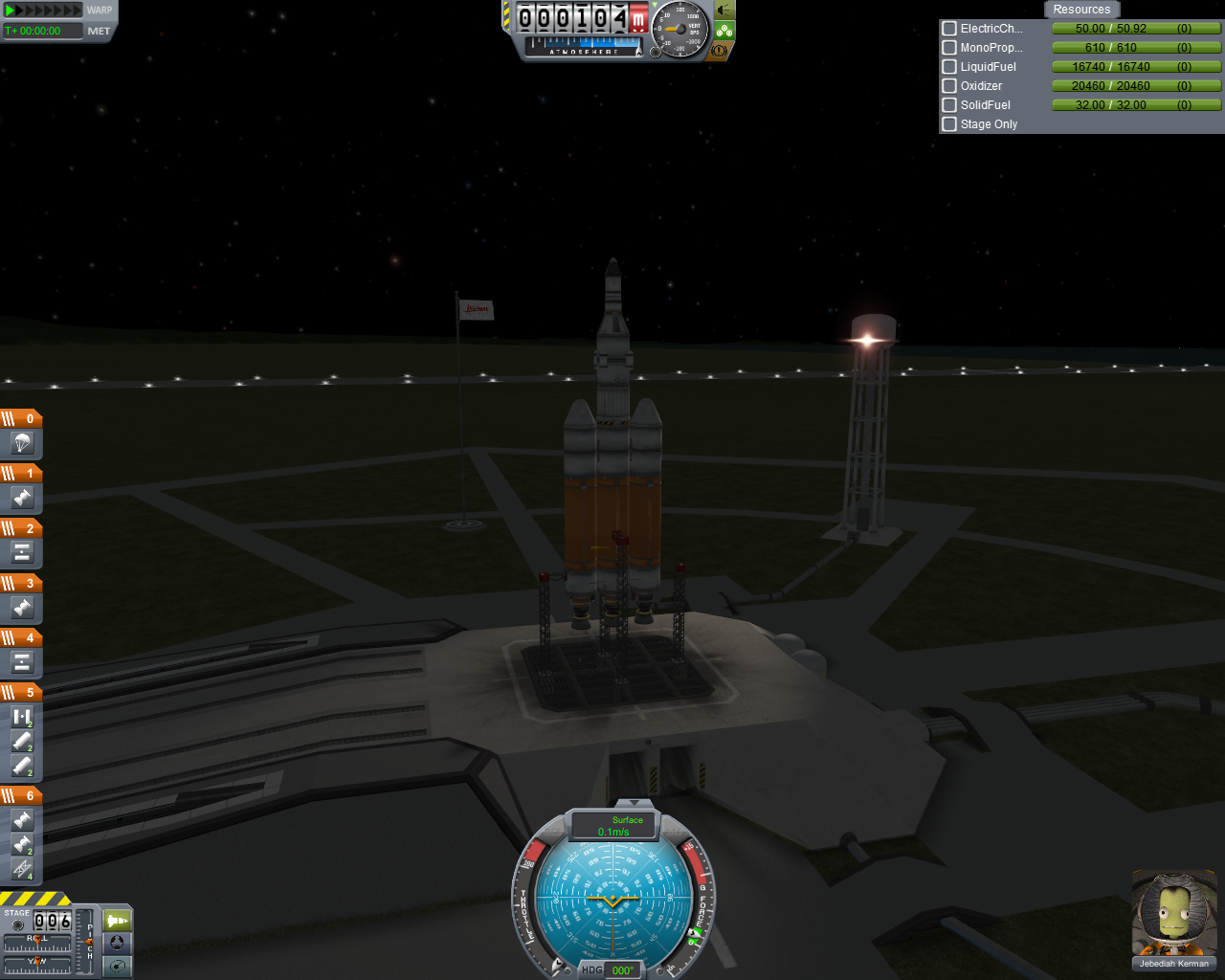Select Jebediah Kerman's crew portrait
This screenshot has width=1225, height=980.
pyautogui.click(x=1173, y=913)
